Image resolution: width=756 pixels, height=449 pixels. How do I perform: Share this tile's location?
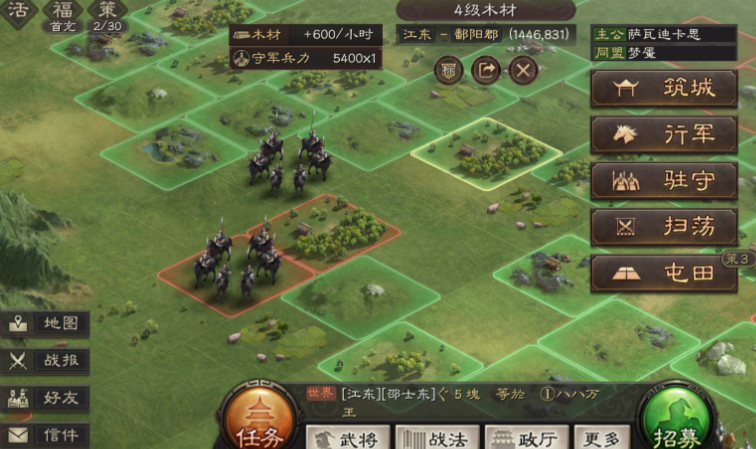pos(486,70)
